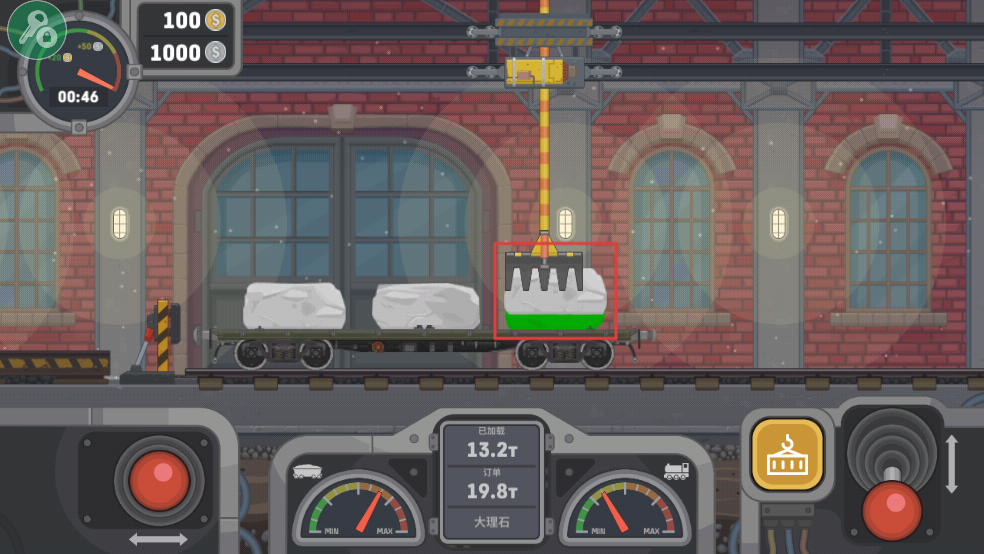This screenshot has height=554, width=984.
Task: Open the green wrench settings icon
Action: coord(37,29)
